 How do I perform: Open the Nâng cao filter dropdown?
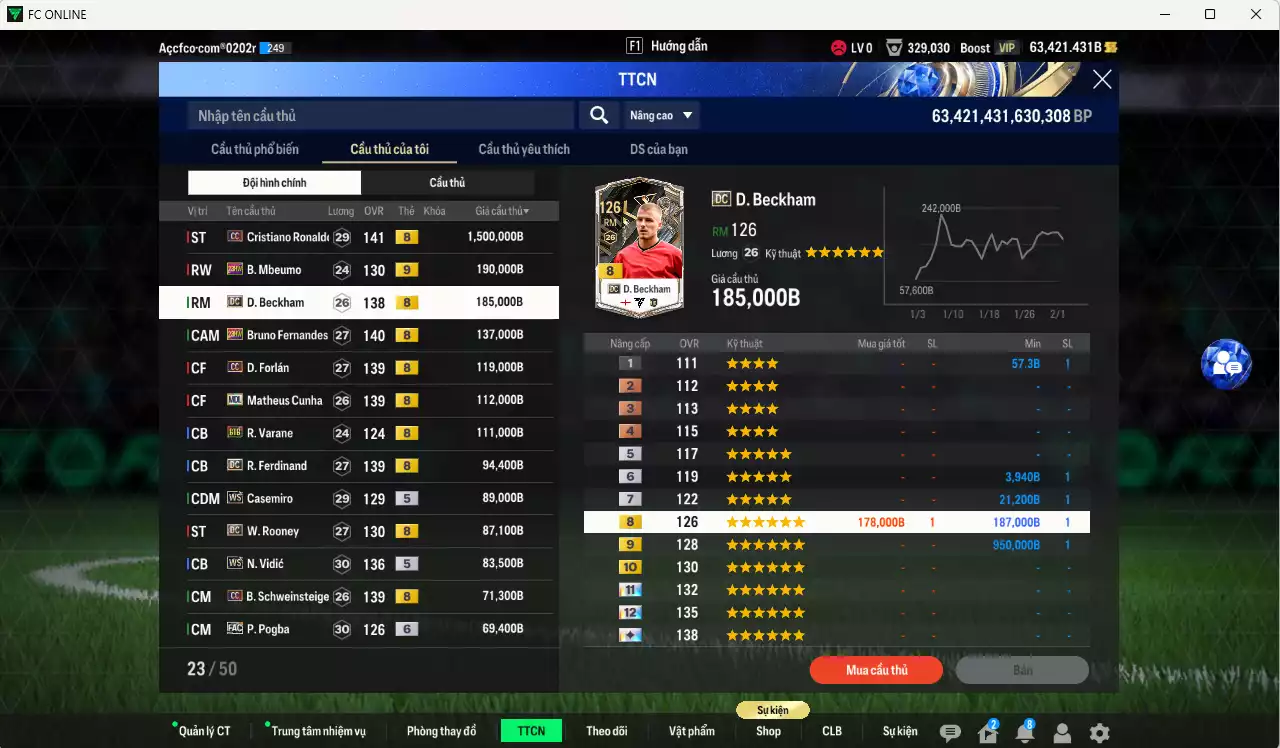point(661,115)
